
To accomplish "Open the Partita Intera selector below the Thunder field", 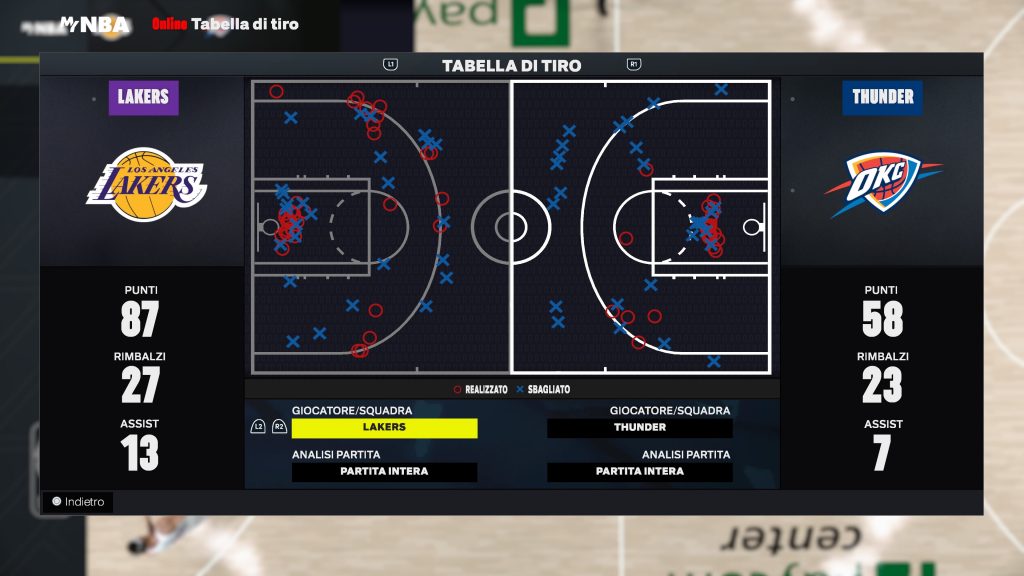I will click(640, 472).
